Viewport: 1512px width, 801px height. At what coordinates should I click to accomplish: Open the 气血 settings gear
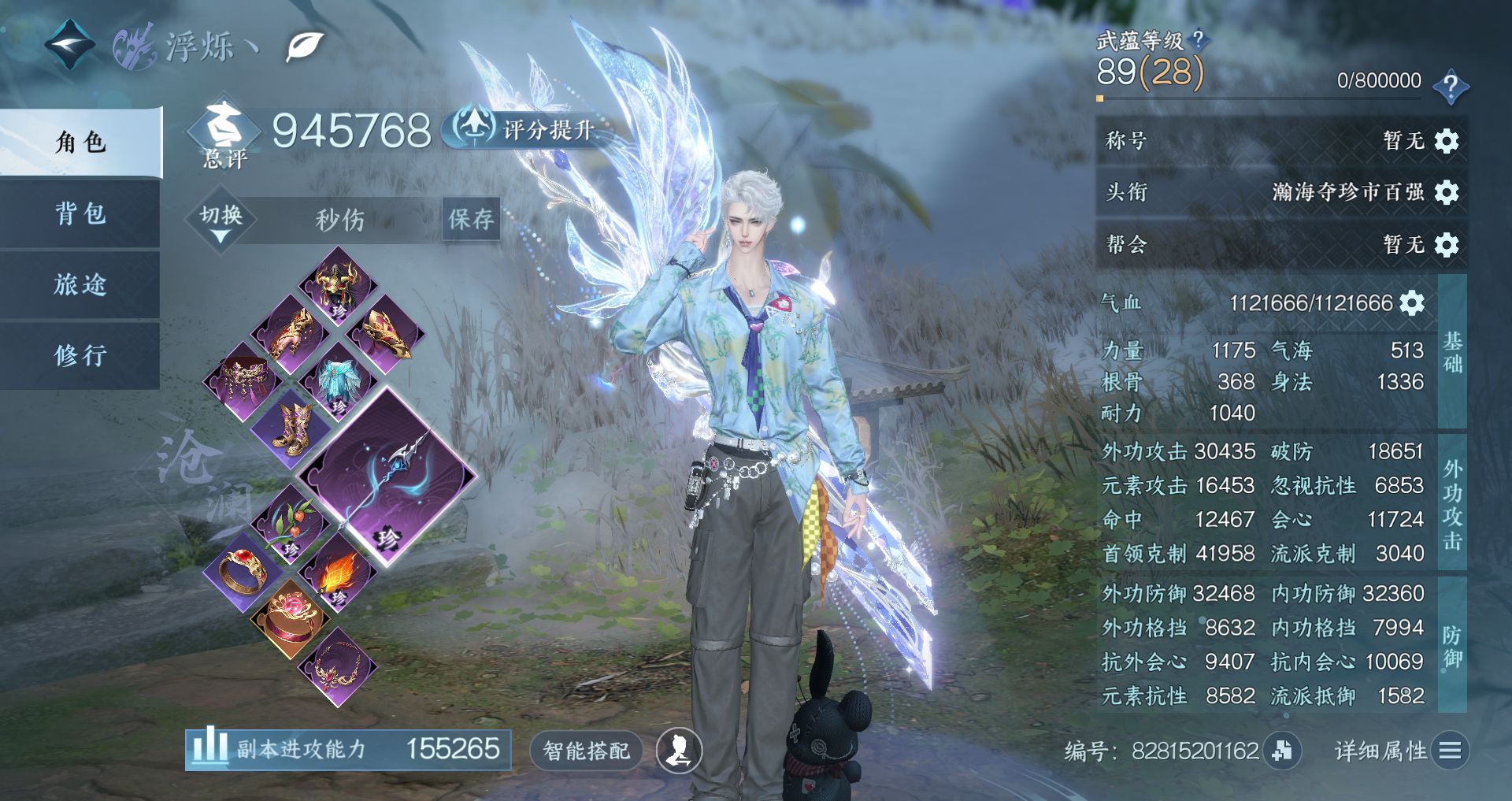tap(1412, 303)
